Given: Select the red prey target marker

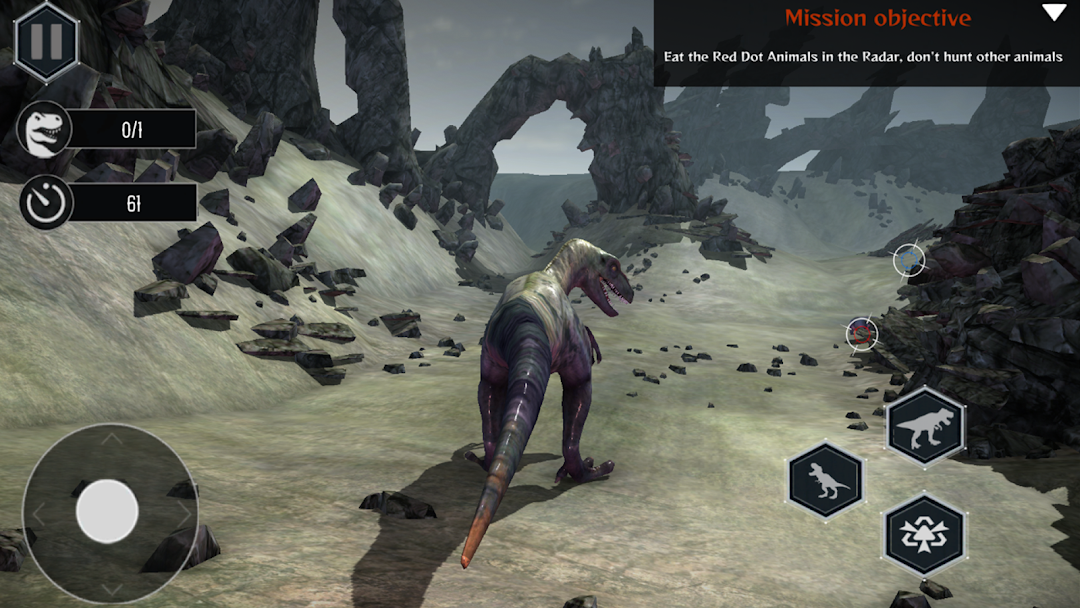Looking at the screenshot, I should pos(861,333).
